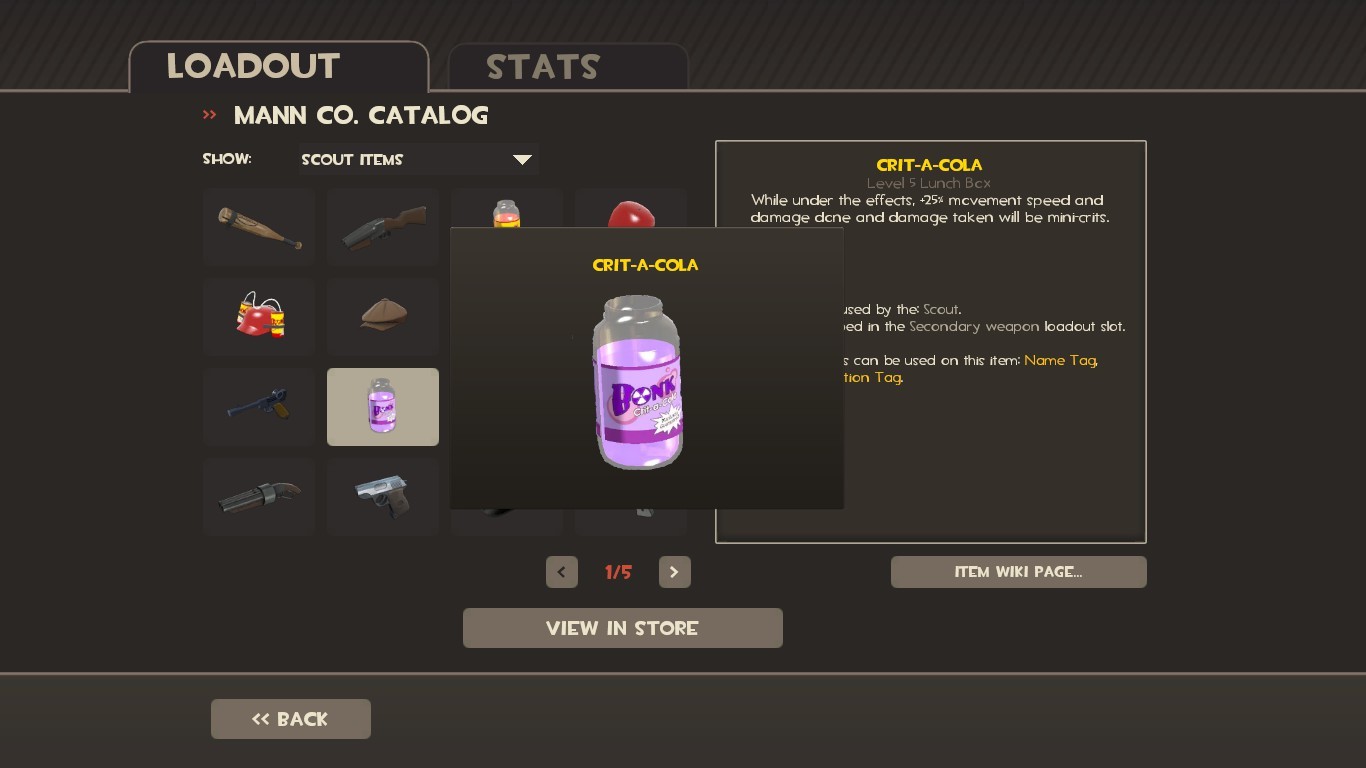Select the Shortstop pistol item
The width and height of the screenshot is (1366, 768).
click(258, 407)
